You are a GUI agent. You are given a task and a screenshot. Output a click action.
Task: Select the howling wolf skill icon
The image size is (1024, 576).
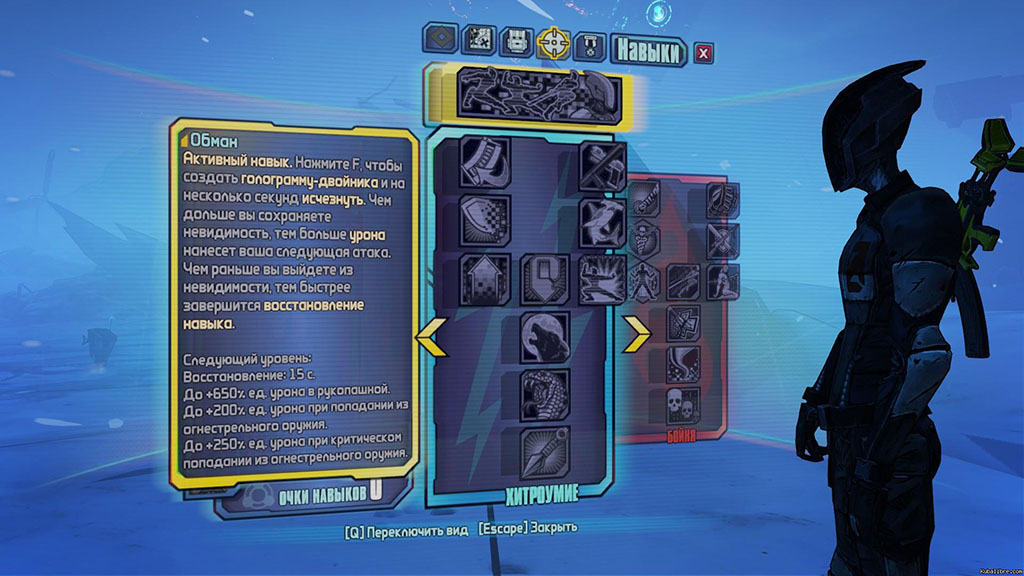(545, 337)
